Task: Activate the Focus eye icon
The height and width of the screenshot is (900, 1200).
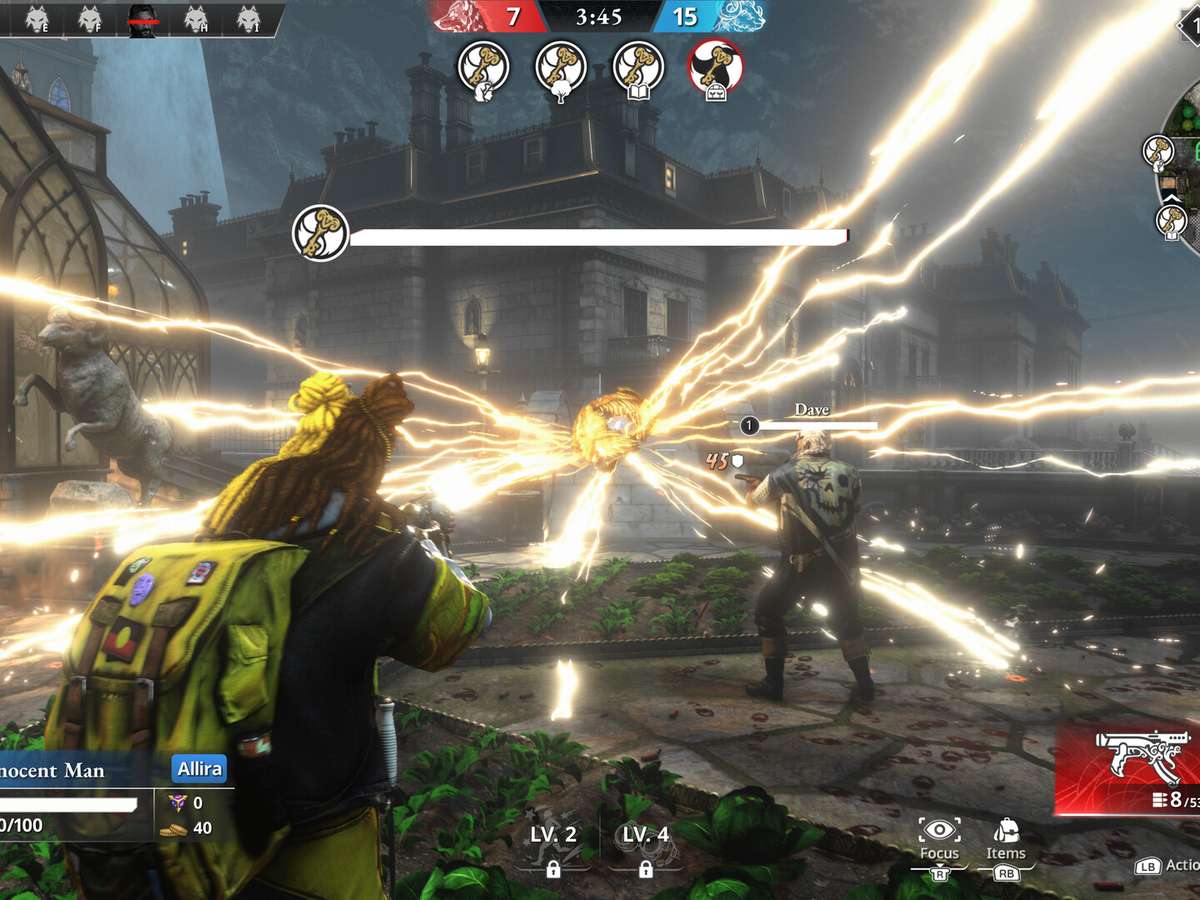Action: click(939, 833)
